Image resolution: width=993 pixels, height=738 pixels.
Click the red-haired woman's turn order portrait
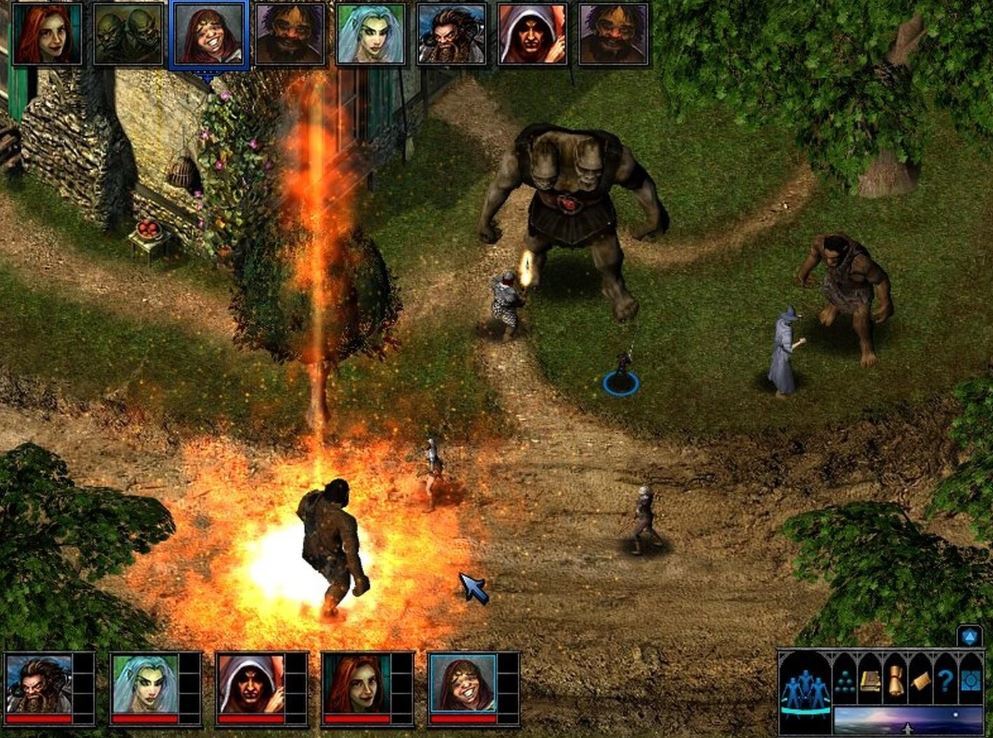click(x=46, y=34)
